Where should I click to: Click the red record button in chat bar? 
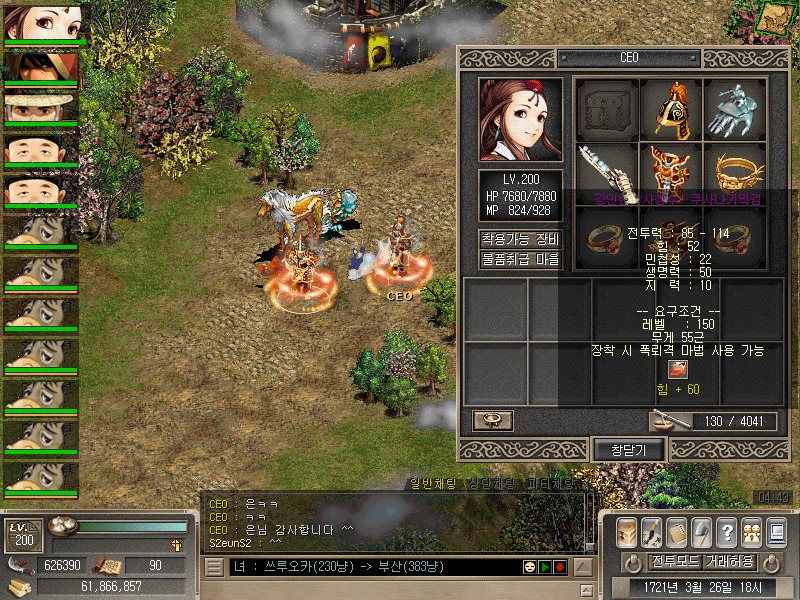coord(561,567)
